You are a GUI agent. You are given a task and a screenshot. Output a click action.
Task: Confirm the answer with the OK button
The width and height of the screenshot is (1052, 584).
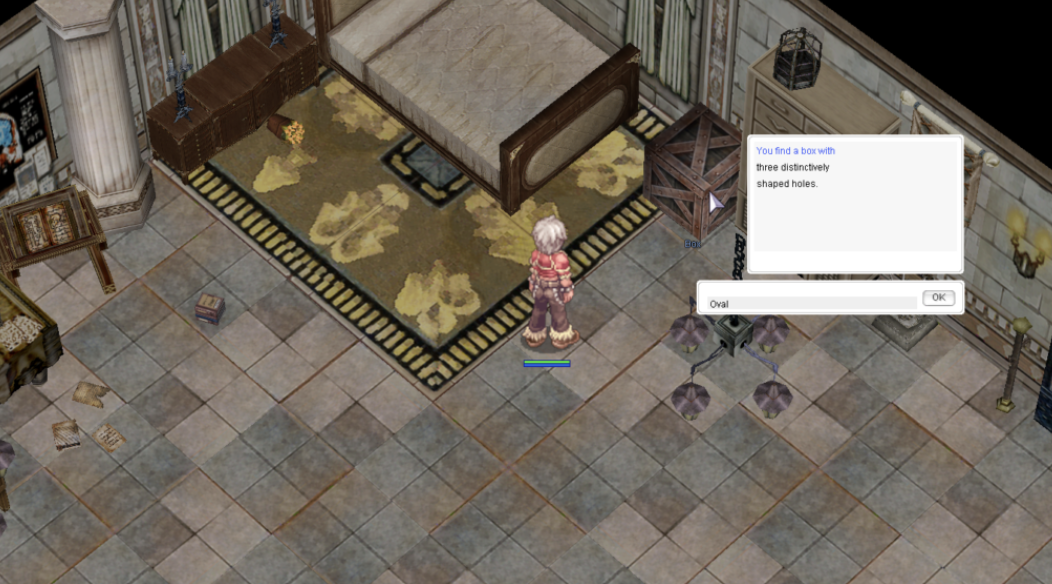pos(937,298)
